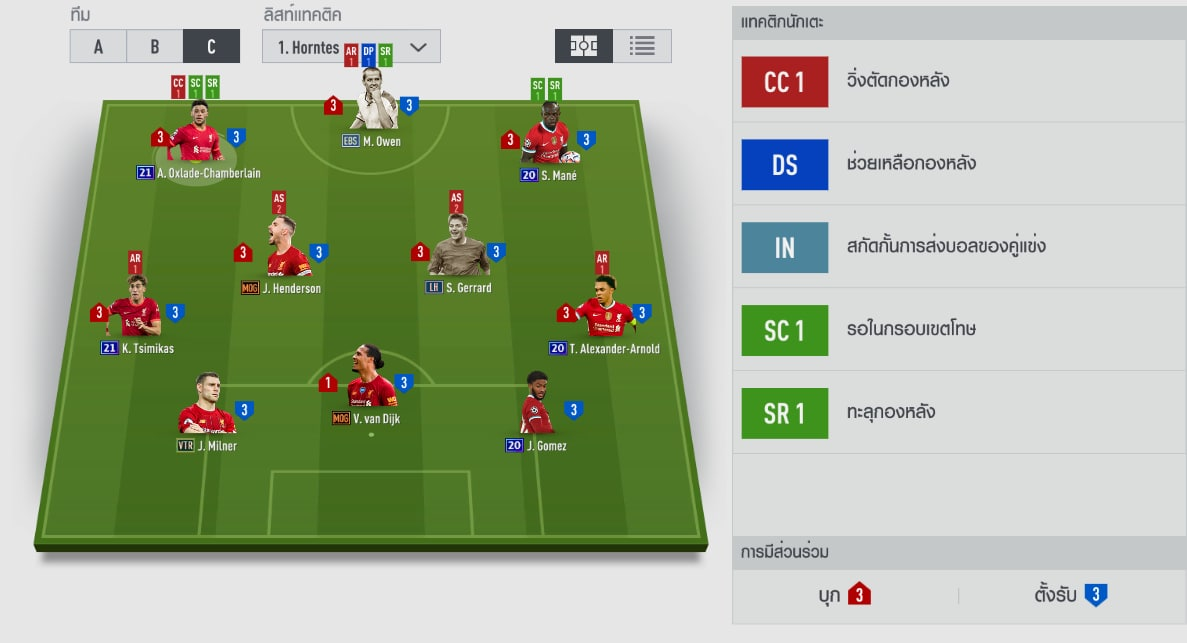Open the Horntes tactics list dropdown
This screenshot has width=1187, height=643.
pyautogui.click(x=351, y=46)
